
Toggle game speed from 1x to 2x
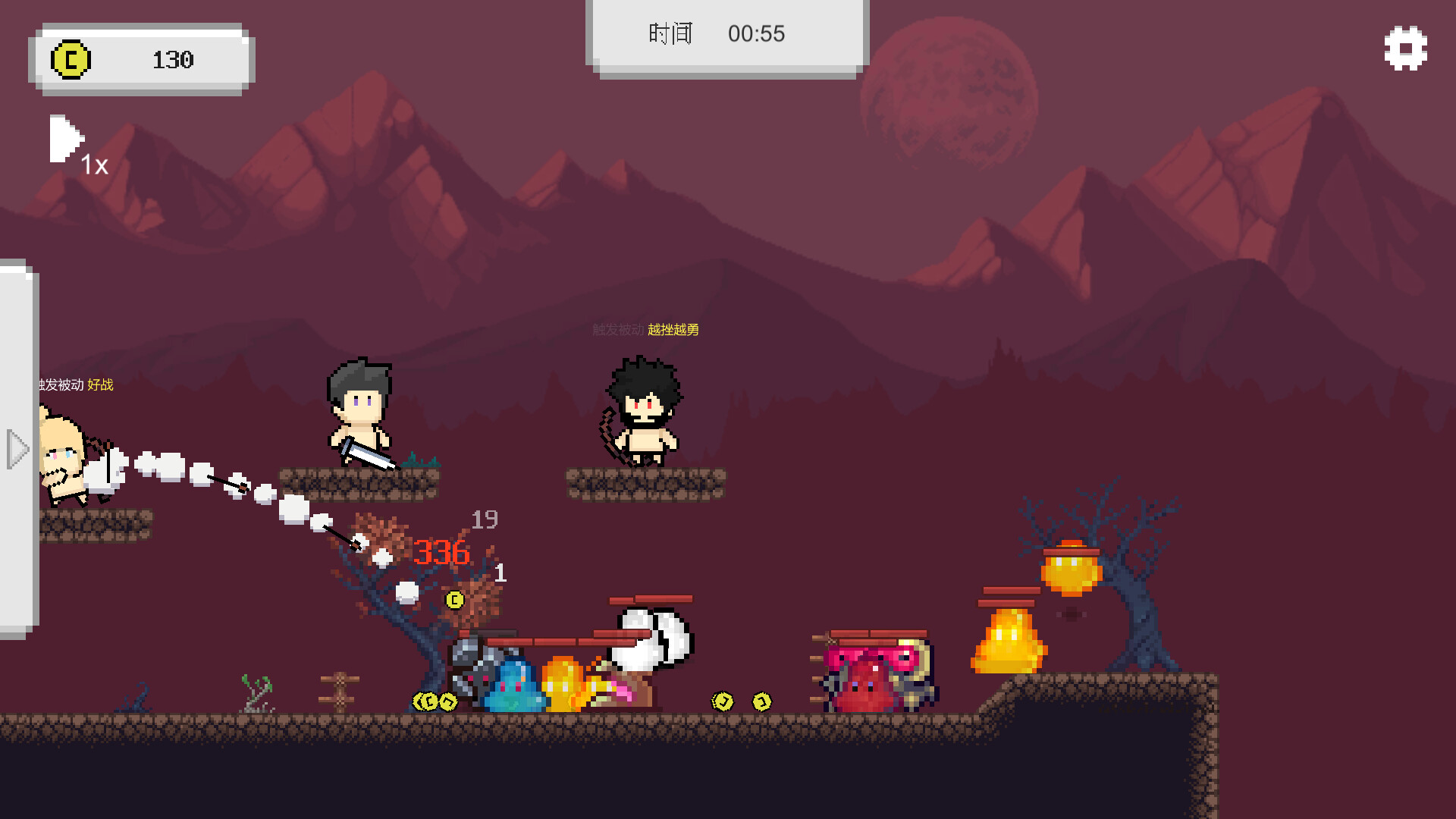pyautogui.click(x=66, y=141)
